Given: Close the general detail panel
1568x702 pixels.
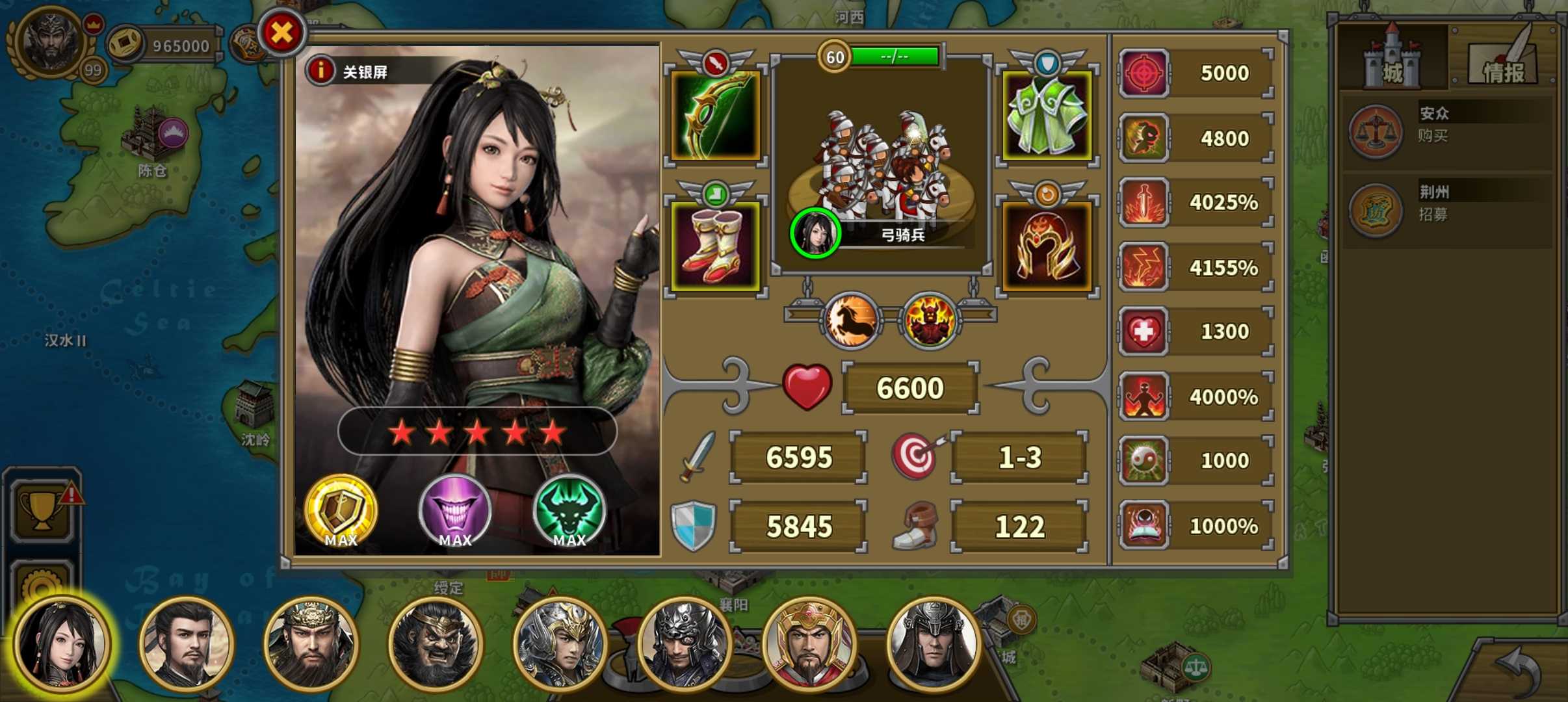Looking at the screenshot, I should pos(282,32).
